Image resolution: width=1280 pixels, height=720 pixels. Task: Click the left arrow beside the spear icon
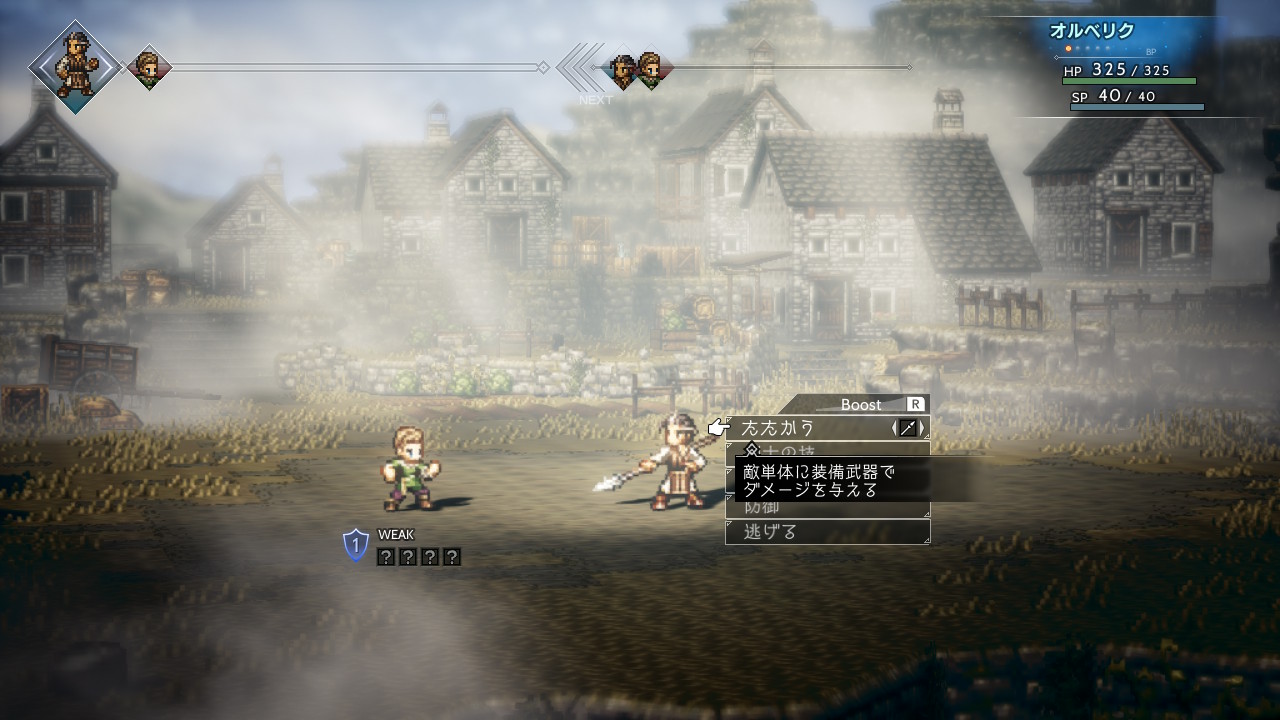(x=894, y=429)
